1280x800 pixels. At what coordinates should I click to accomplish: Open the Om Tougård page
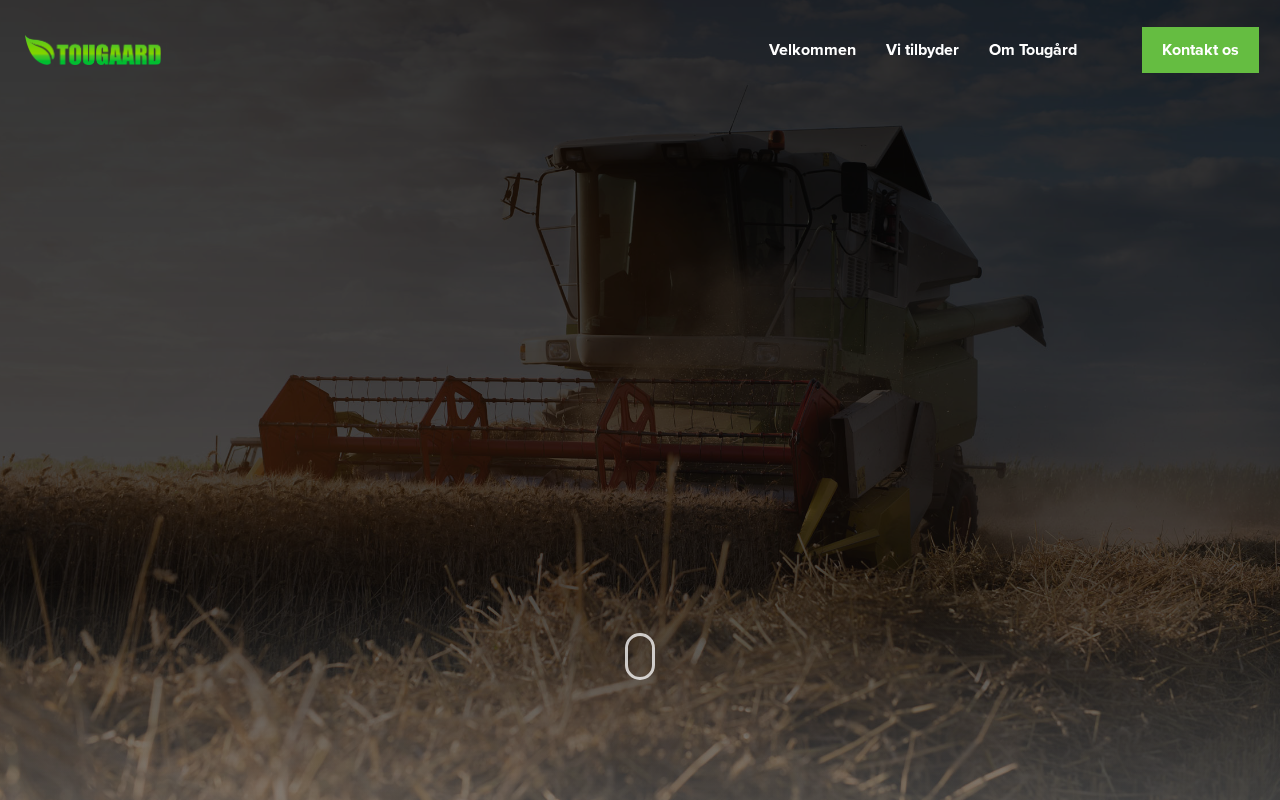pos(1032,50)
